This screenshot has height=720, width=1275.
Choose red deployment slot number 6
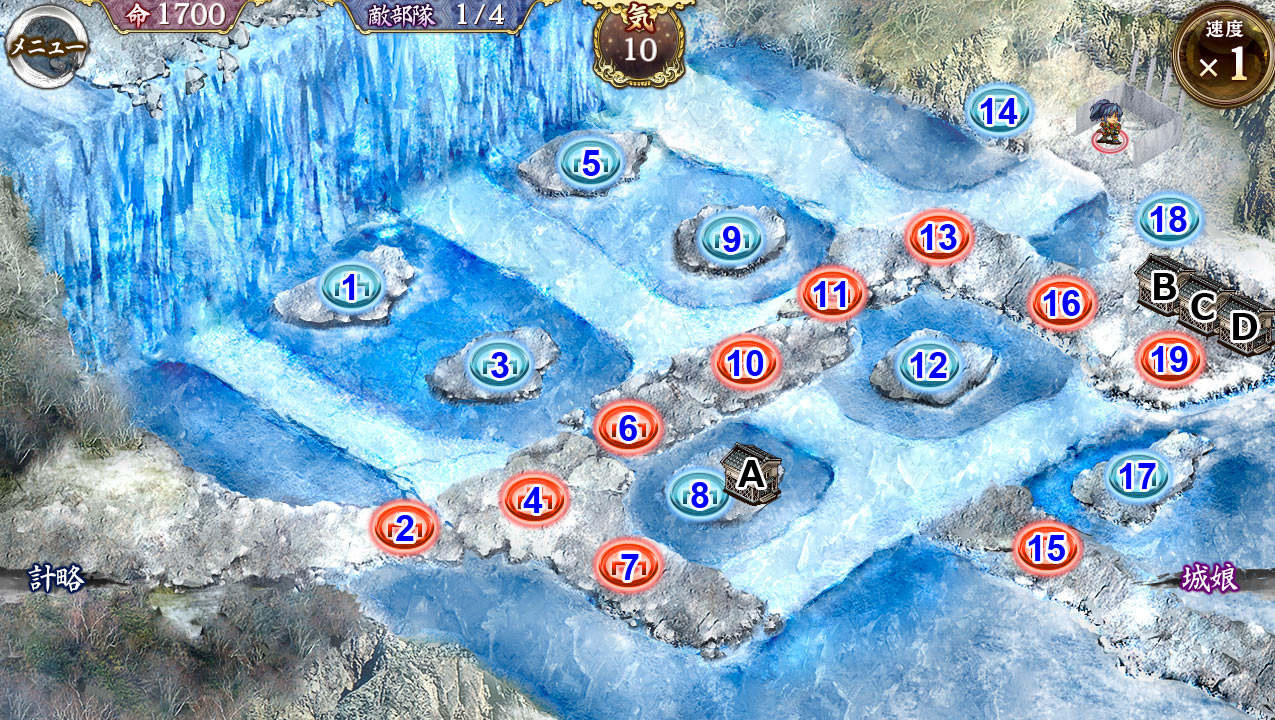pos(628,428)
